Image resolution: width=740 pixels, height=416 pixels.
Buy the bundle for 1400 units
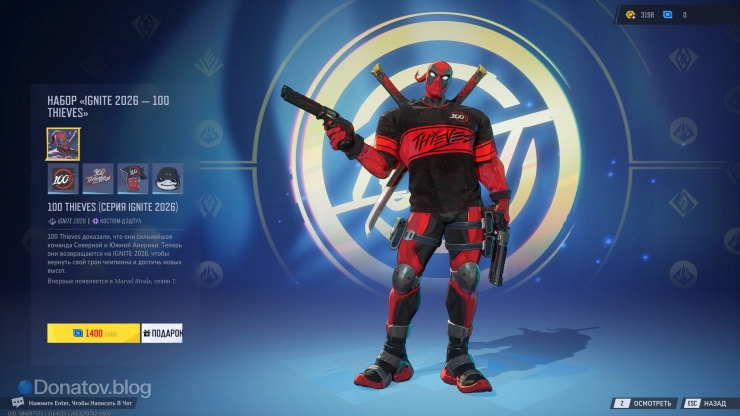click(93, 333)
